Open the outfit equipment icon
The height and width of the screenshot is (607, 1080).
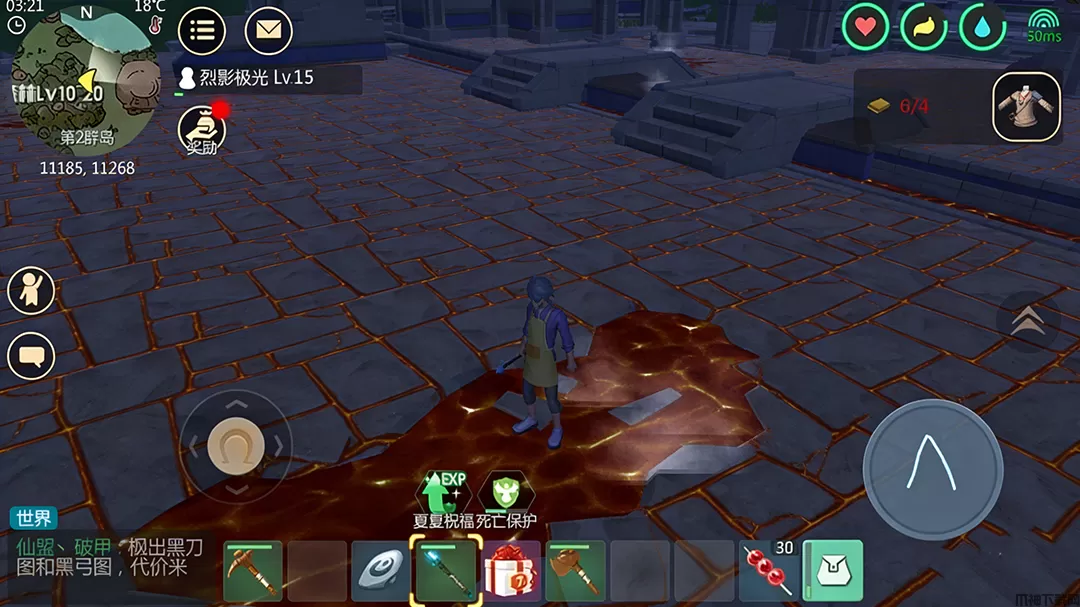(1026, 107)
